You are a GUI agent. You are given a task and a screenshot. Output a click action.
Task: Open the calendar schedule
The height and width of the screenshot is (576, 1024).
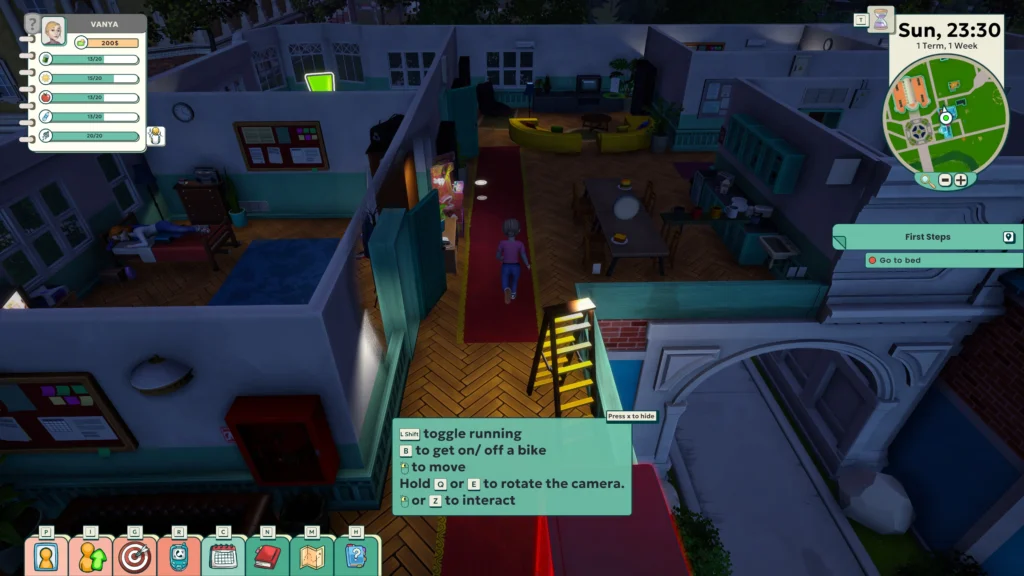(224, 556)
